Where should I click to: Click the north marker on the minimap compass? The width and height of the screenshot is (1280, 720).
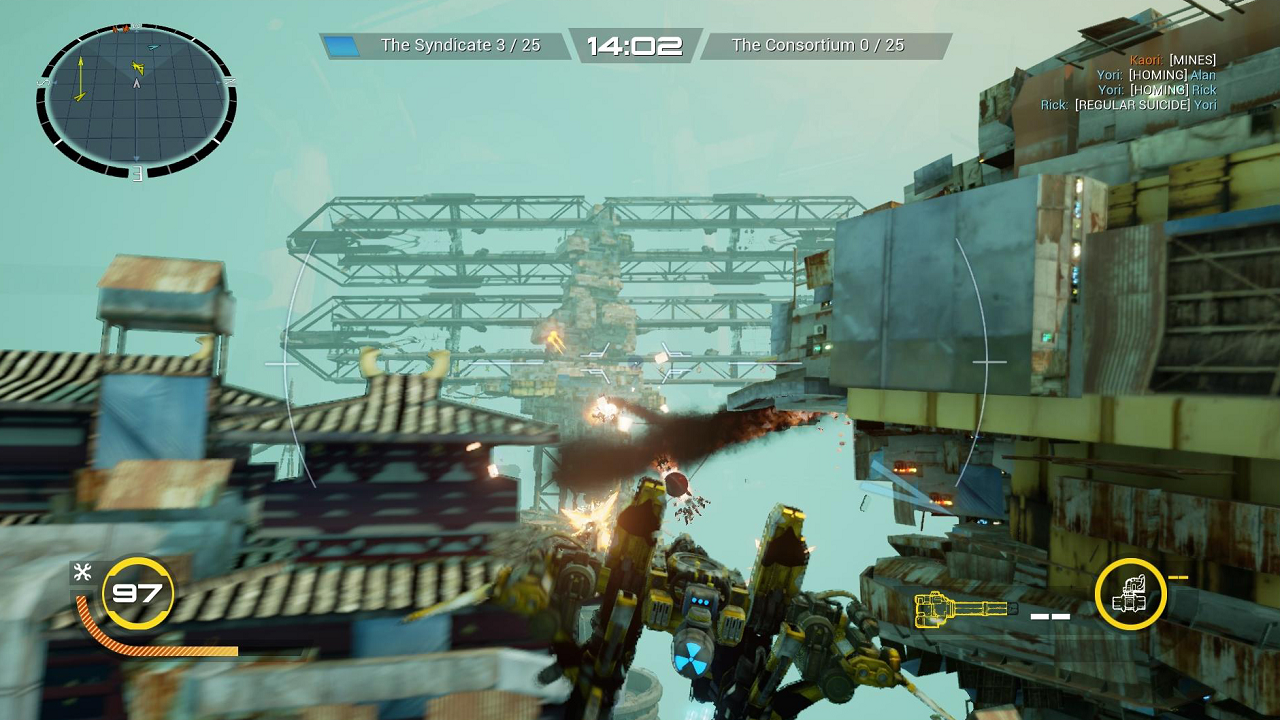click(137, 26)
